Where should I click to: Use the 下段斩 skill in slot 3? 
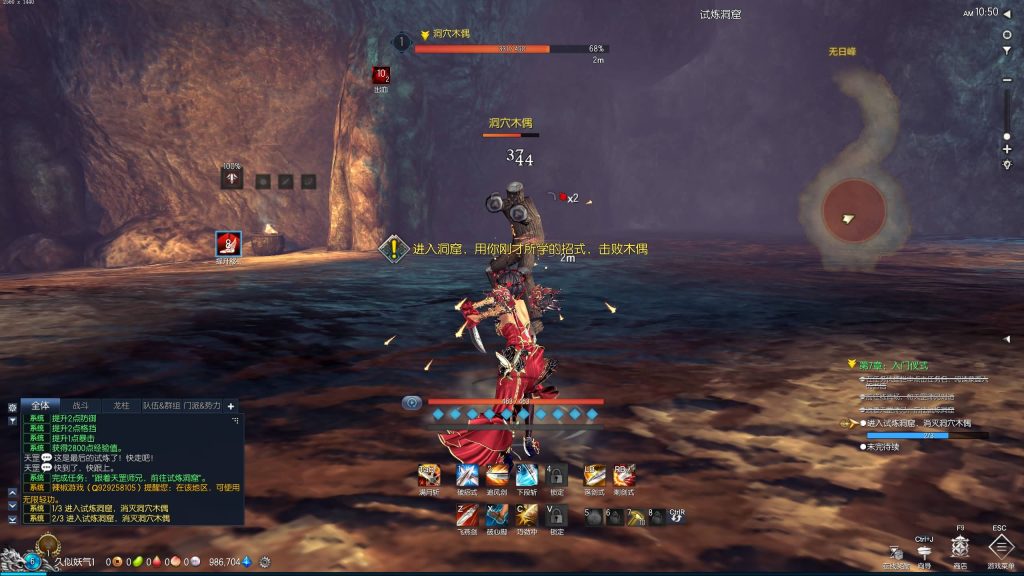pyautogui.click(x=527, y=475)
